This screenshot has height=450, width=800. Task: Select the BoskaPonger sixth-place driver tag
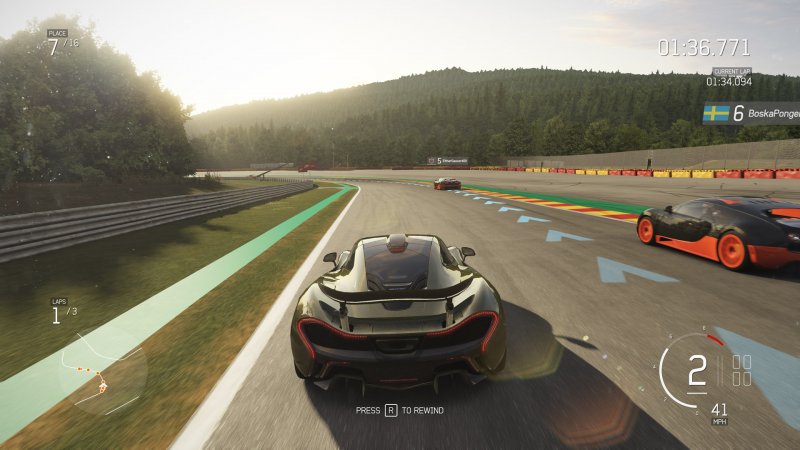pyautogui.click(x=751, y=114)
